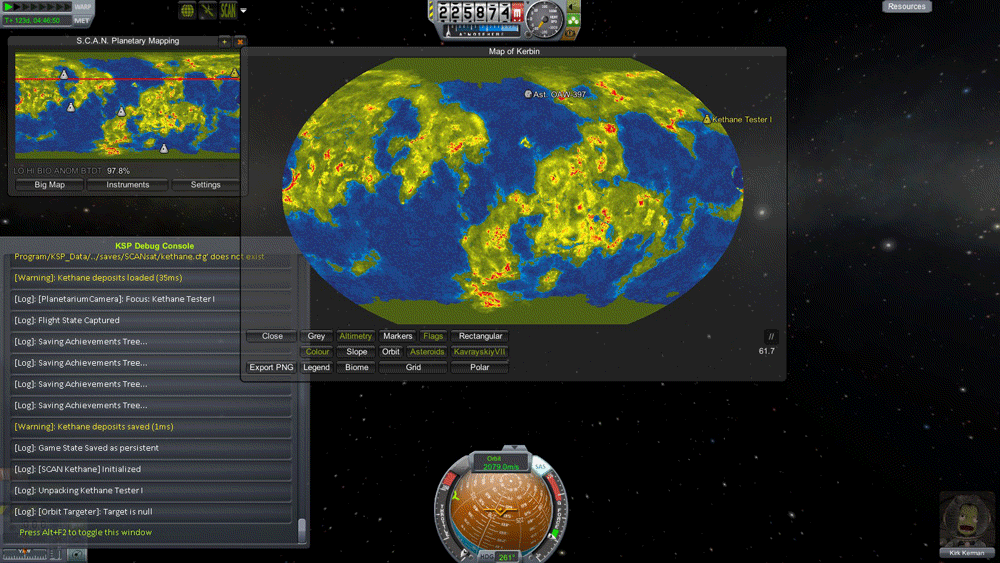Enable the Colour map mode

point(317,352)
